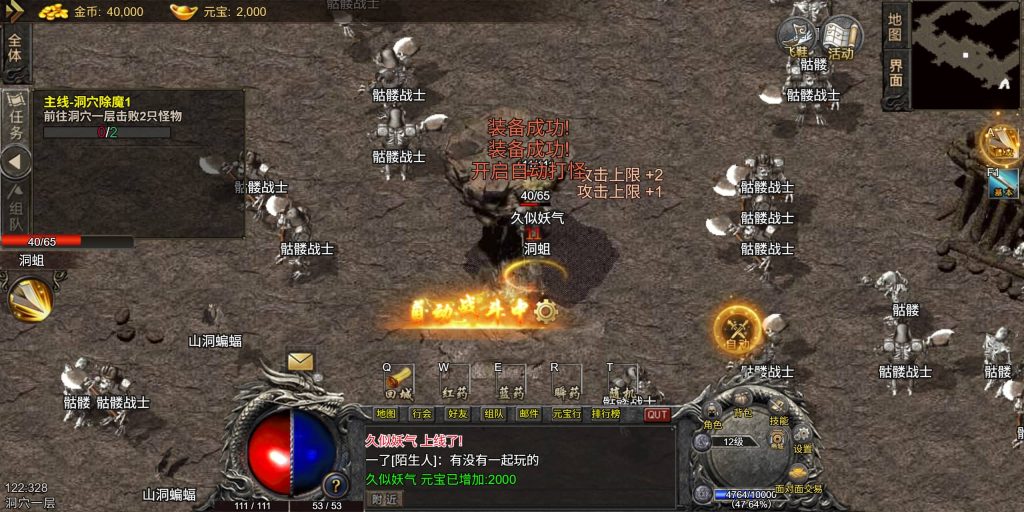
Task: Open the envelope mail notification icon
Action: 300,362
